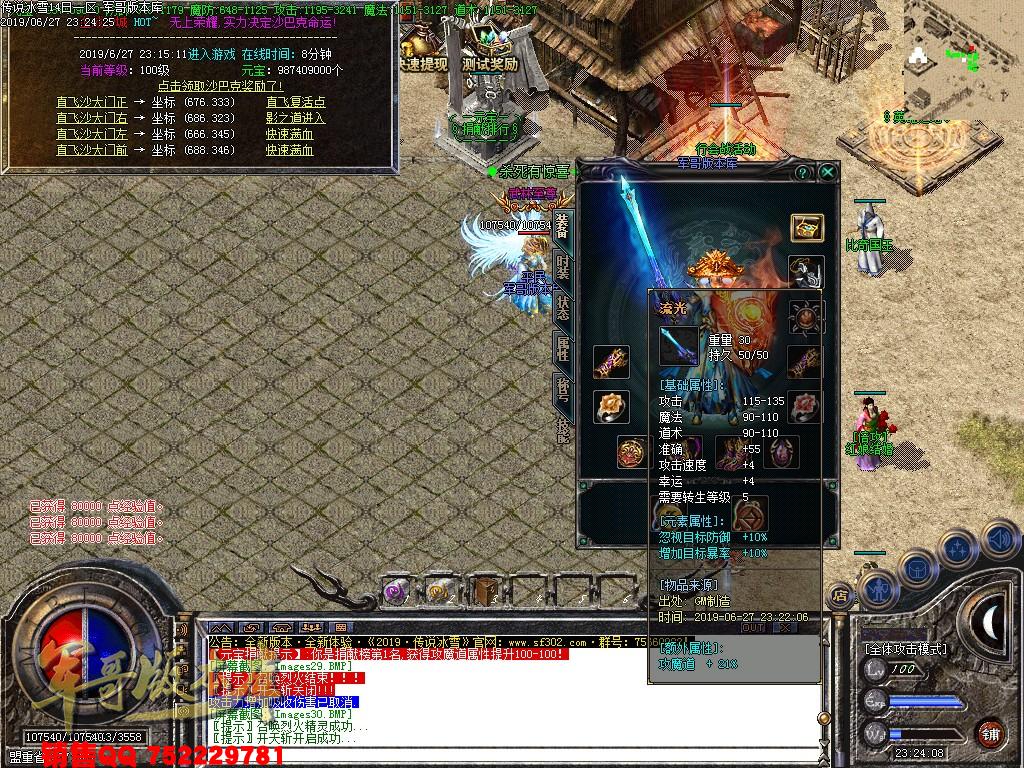This screenshot has width=1024, height=768.
Task: Close the character equipment window
Action: tap(828, 173)
